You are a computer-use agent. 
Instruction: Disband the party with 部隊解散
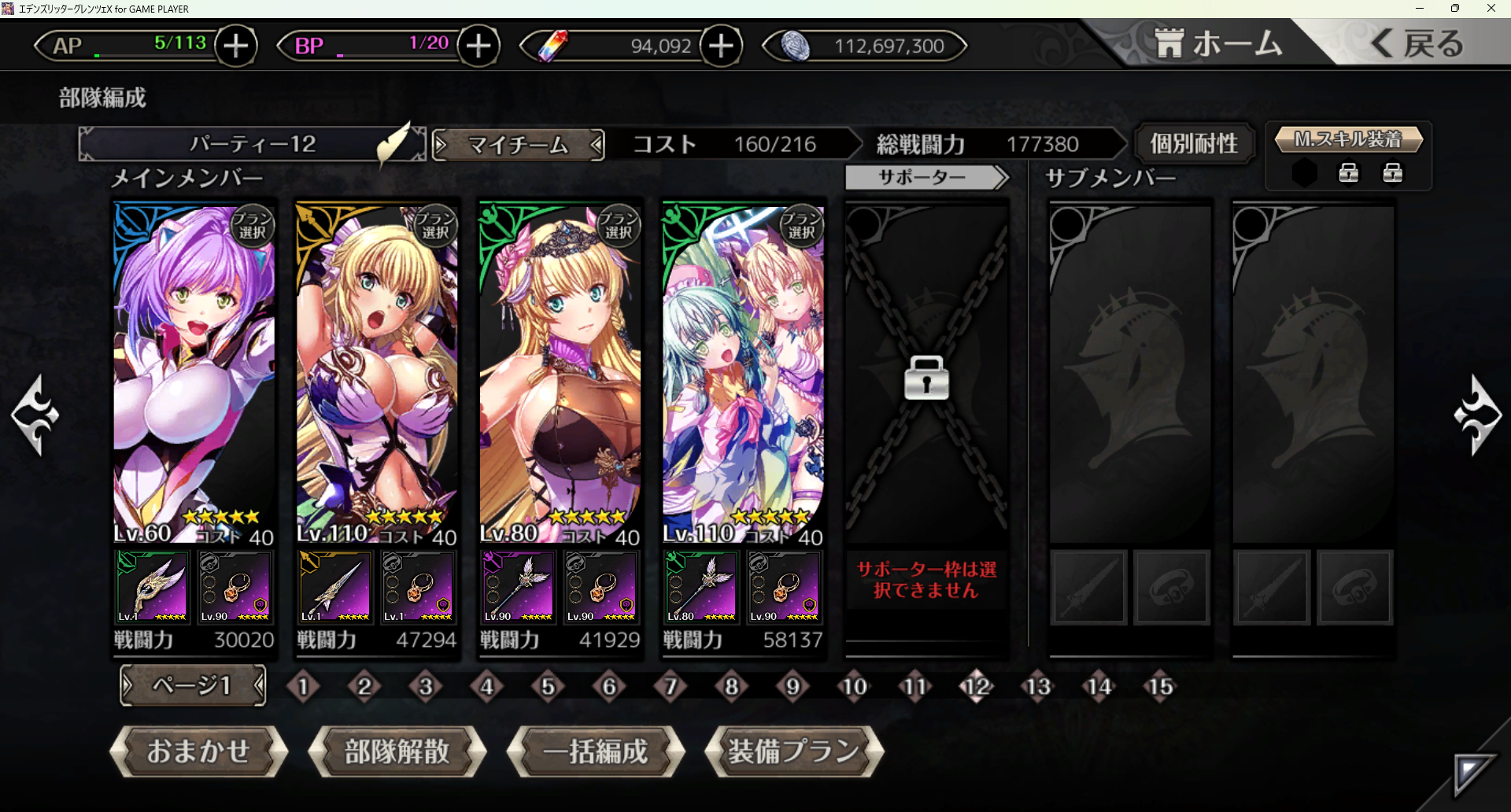coord(397,751)
